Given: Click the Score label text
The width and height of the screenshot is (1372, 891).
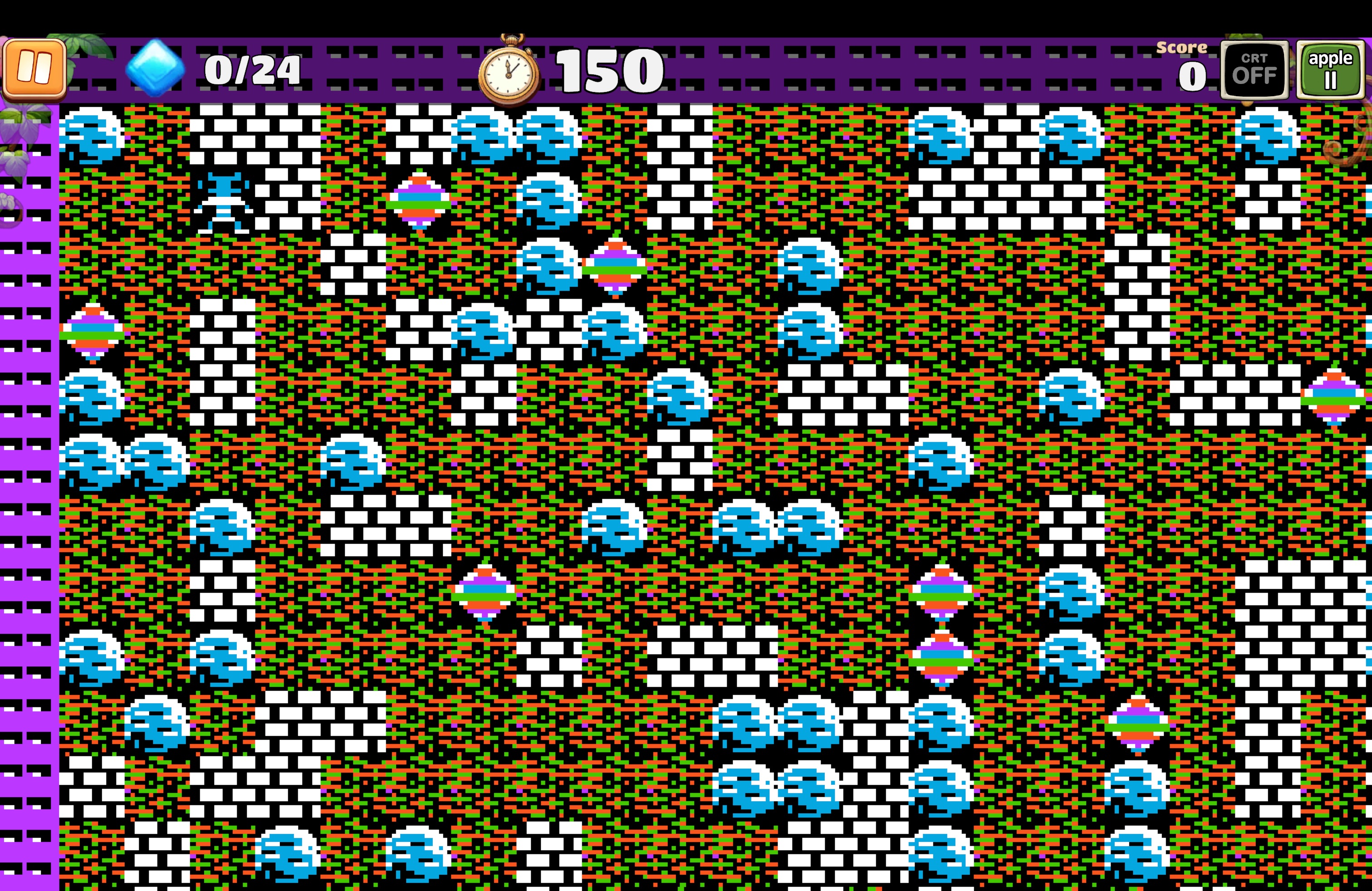Looking at the screenshot, I should [1182, 49].
